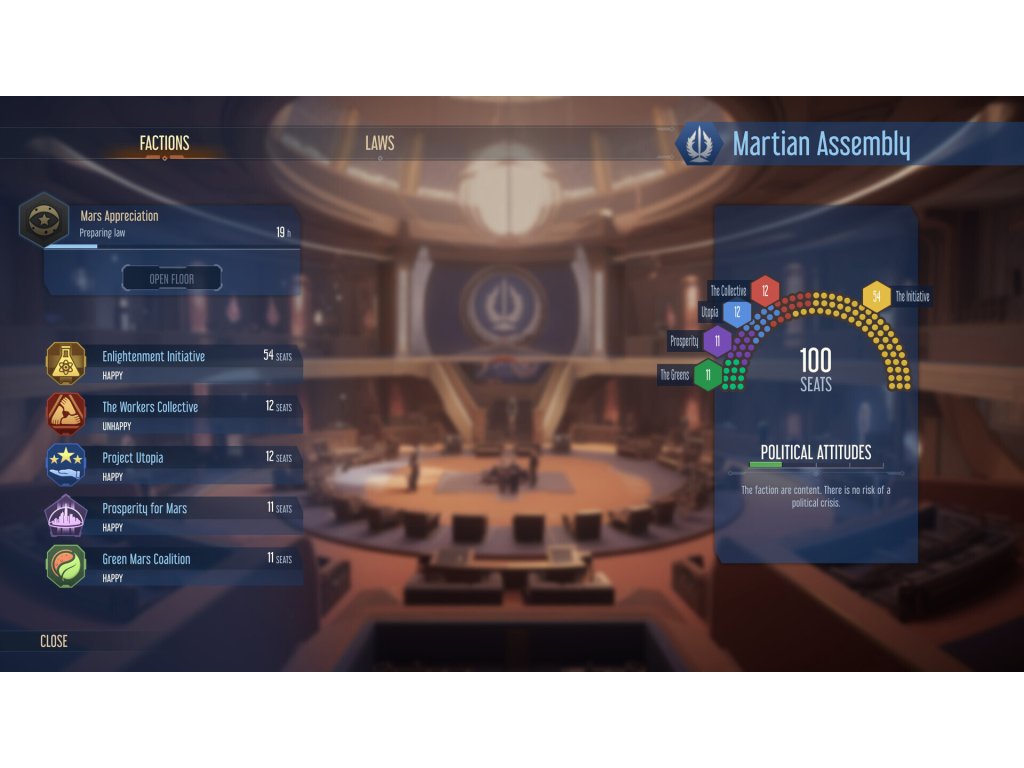Open the Laws tab
Viewport: 1024px width, 768px height.
[x=379, y=143]
